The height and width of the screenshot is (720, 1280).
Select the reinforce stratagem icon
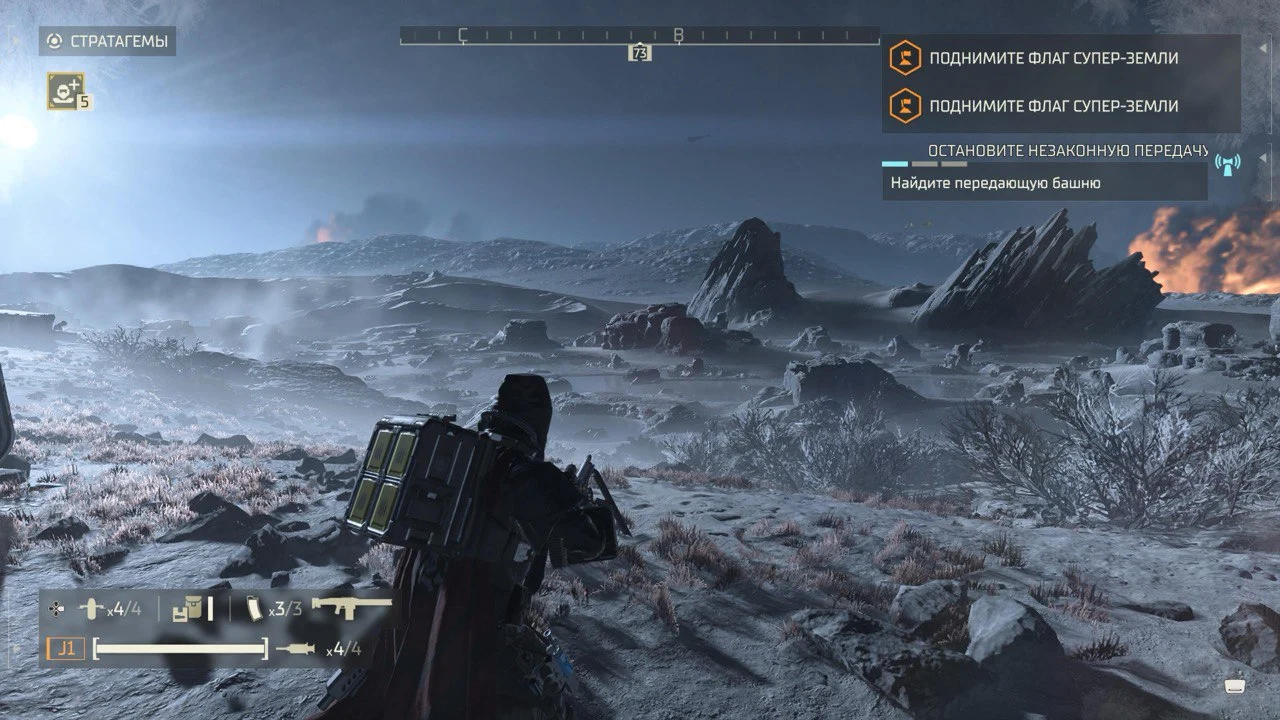pyautogui.click(x=66, y=90)
